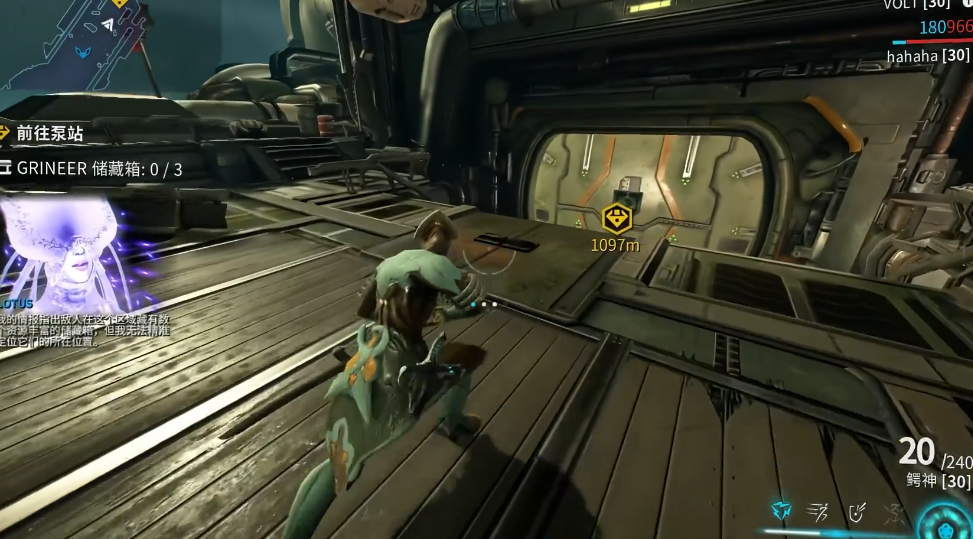Click the yellow objective waypoint marker

point(617,218)
